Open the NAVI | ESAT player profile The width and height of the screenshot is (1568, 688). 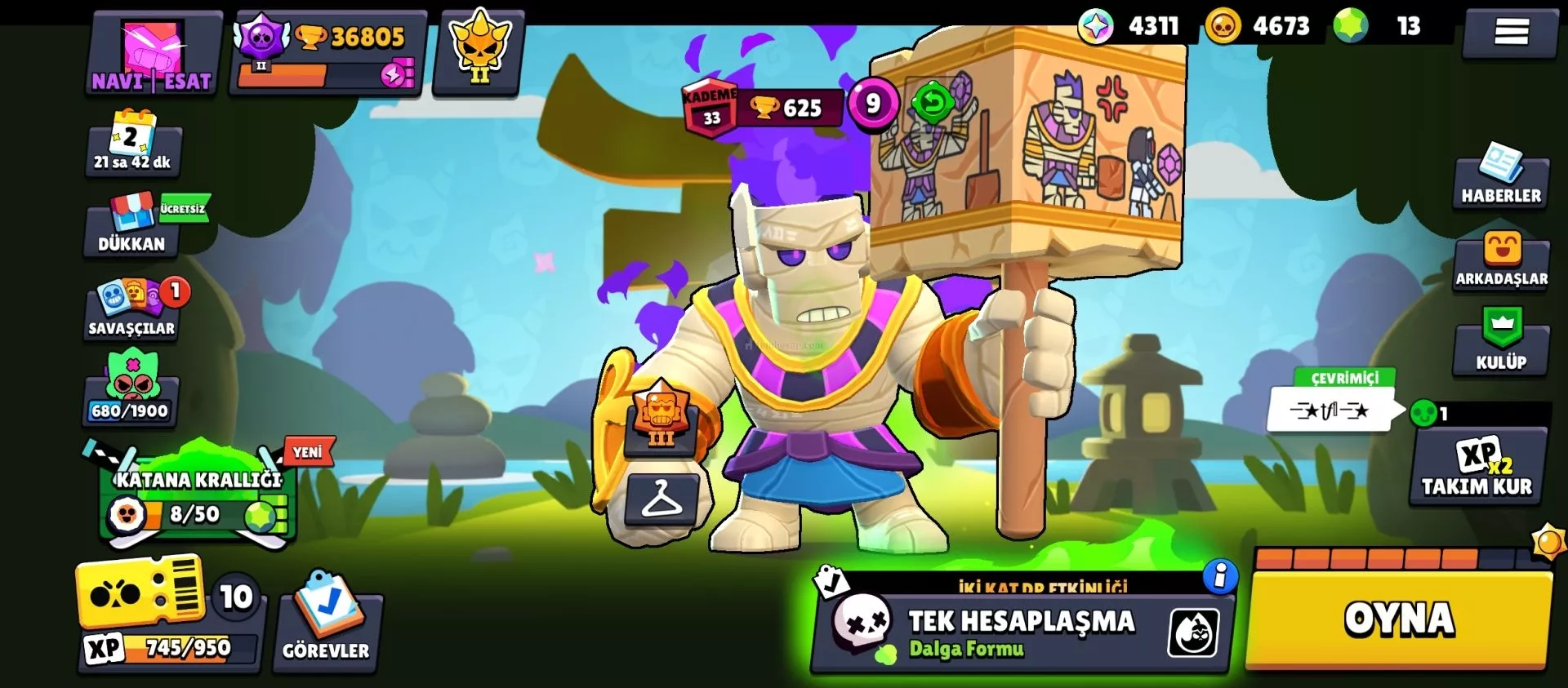pyautogui.click(x=152, y=55)
